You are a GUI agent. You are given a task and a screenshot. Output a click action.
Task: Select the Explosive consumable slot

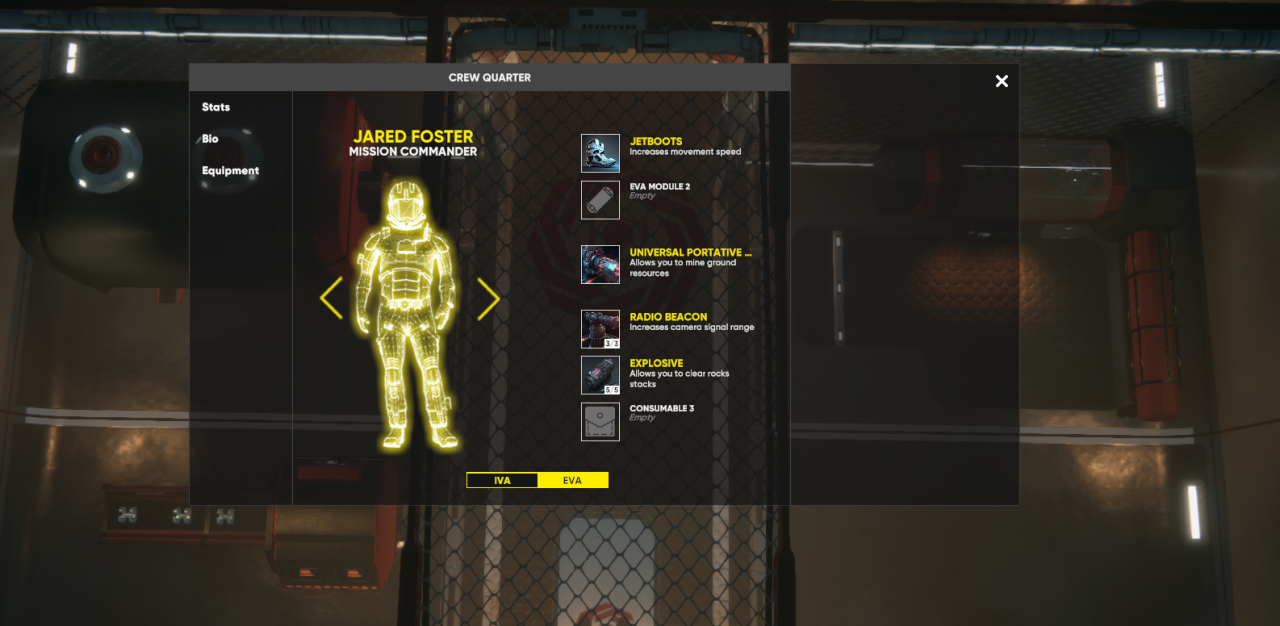coord(601,375)
